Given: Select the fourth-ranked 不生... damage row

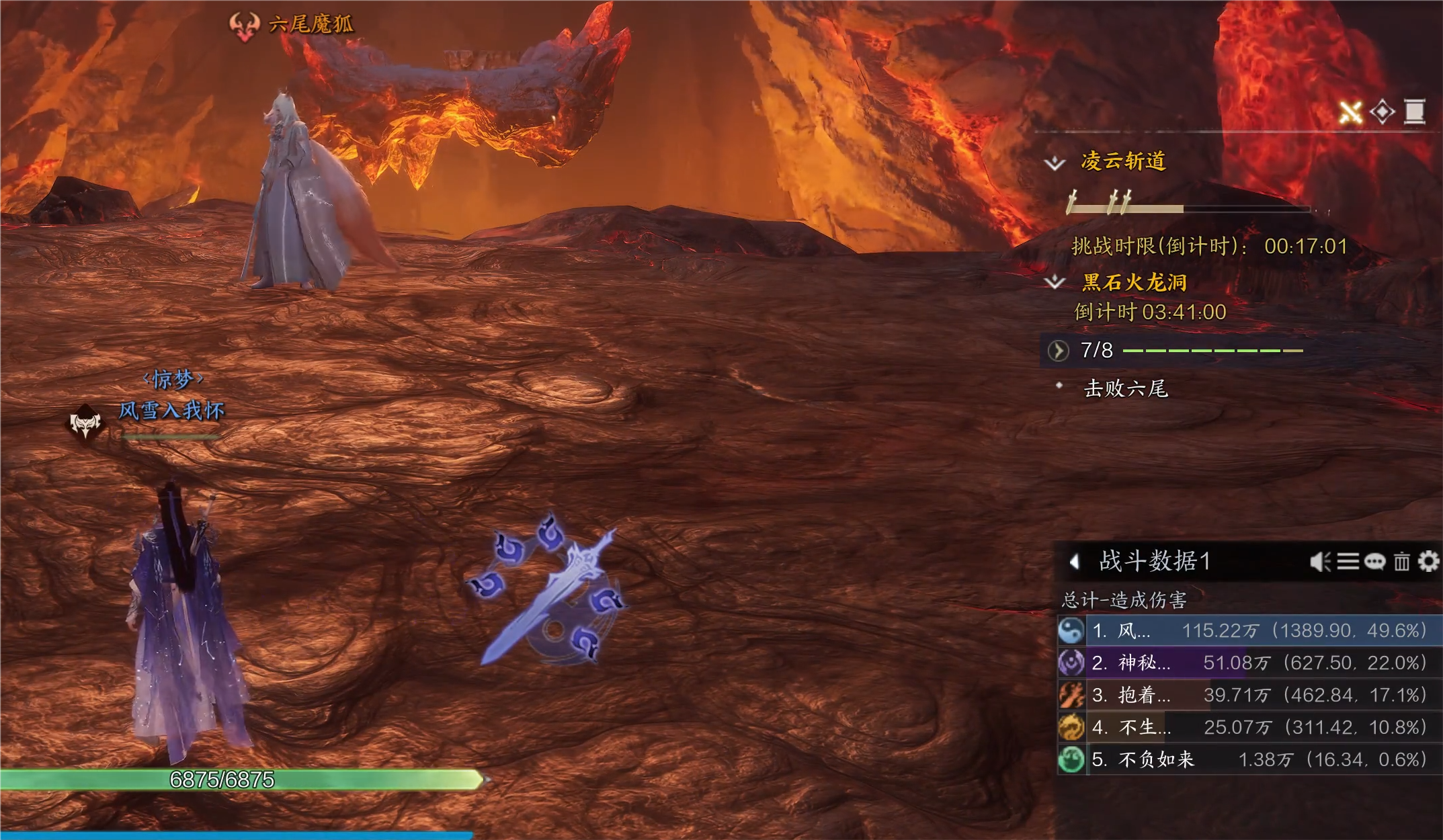Looking at the screenshot, I should (1250, 727).
